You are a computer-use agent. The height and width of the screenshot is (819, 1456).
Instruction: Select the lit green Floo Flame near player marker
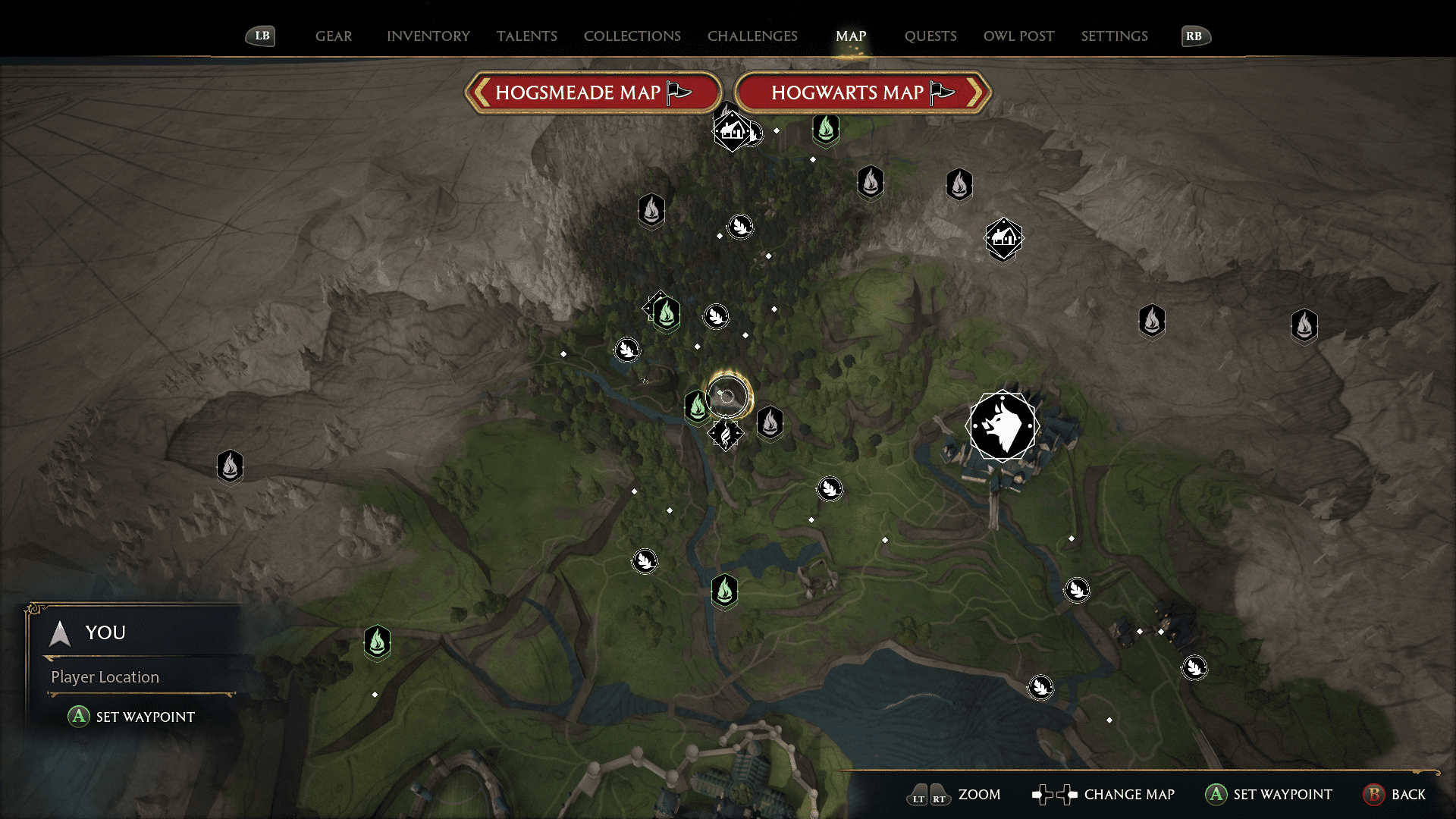(x=697, y=407)
